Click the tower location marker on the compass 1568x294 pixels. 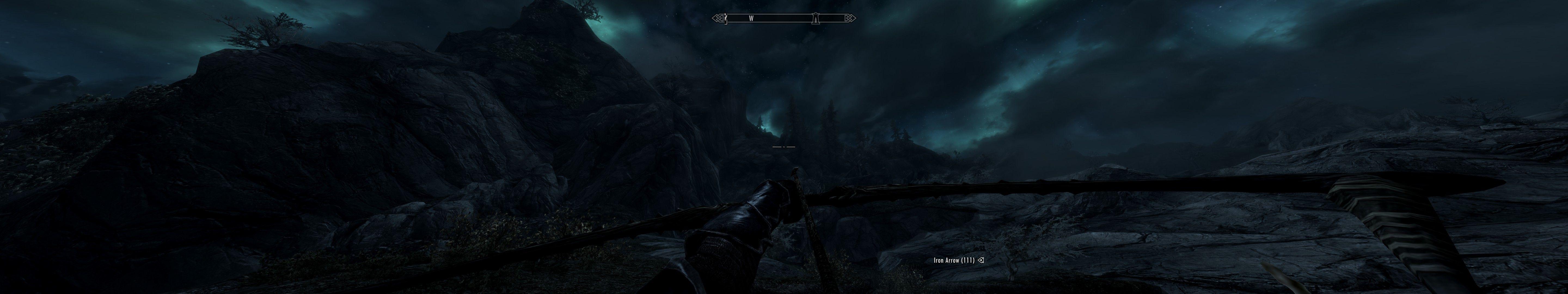816,19
